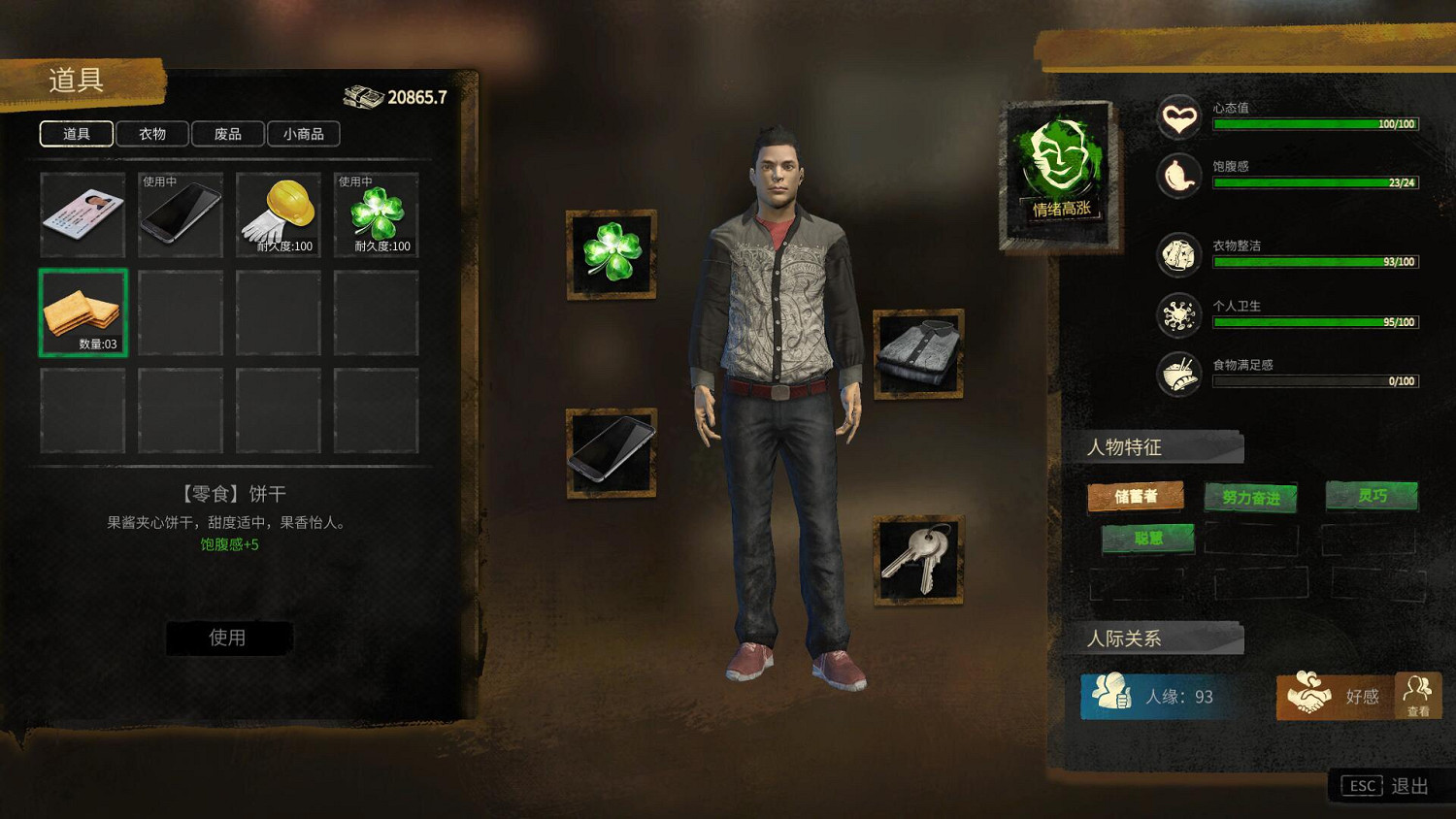Click the equipped clover charm slot
Screen dimensions: 1456x819
coord(612,254)
